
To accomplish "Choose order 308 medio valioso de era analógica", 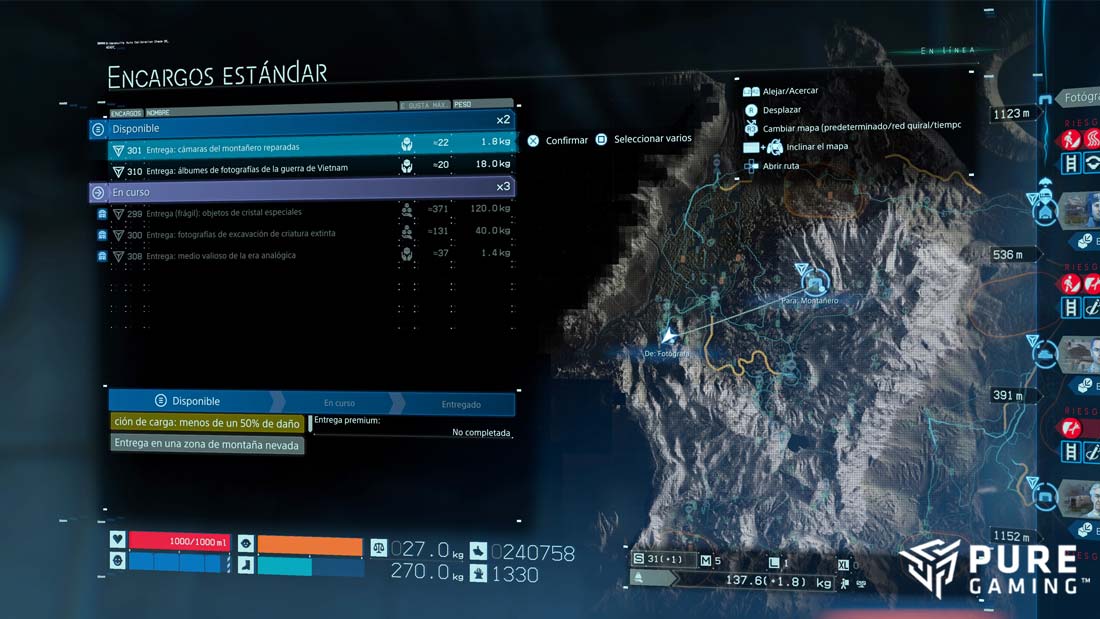I will 300,256.
